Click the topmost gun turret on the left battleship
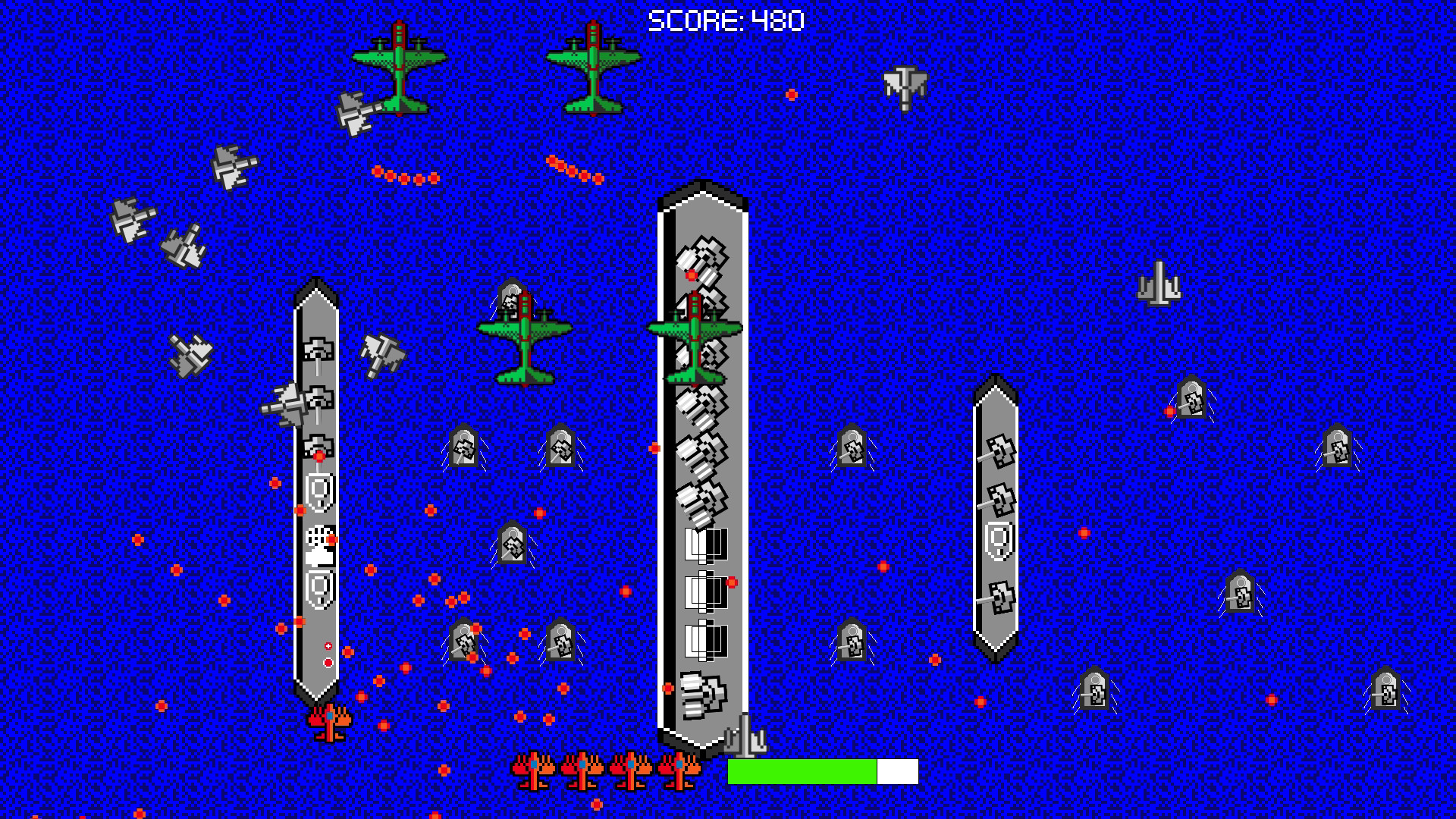 [318, 349]
